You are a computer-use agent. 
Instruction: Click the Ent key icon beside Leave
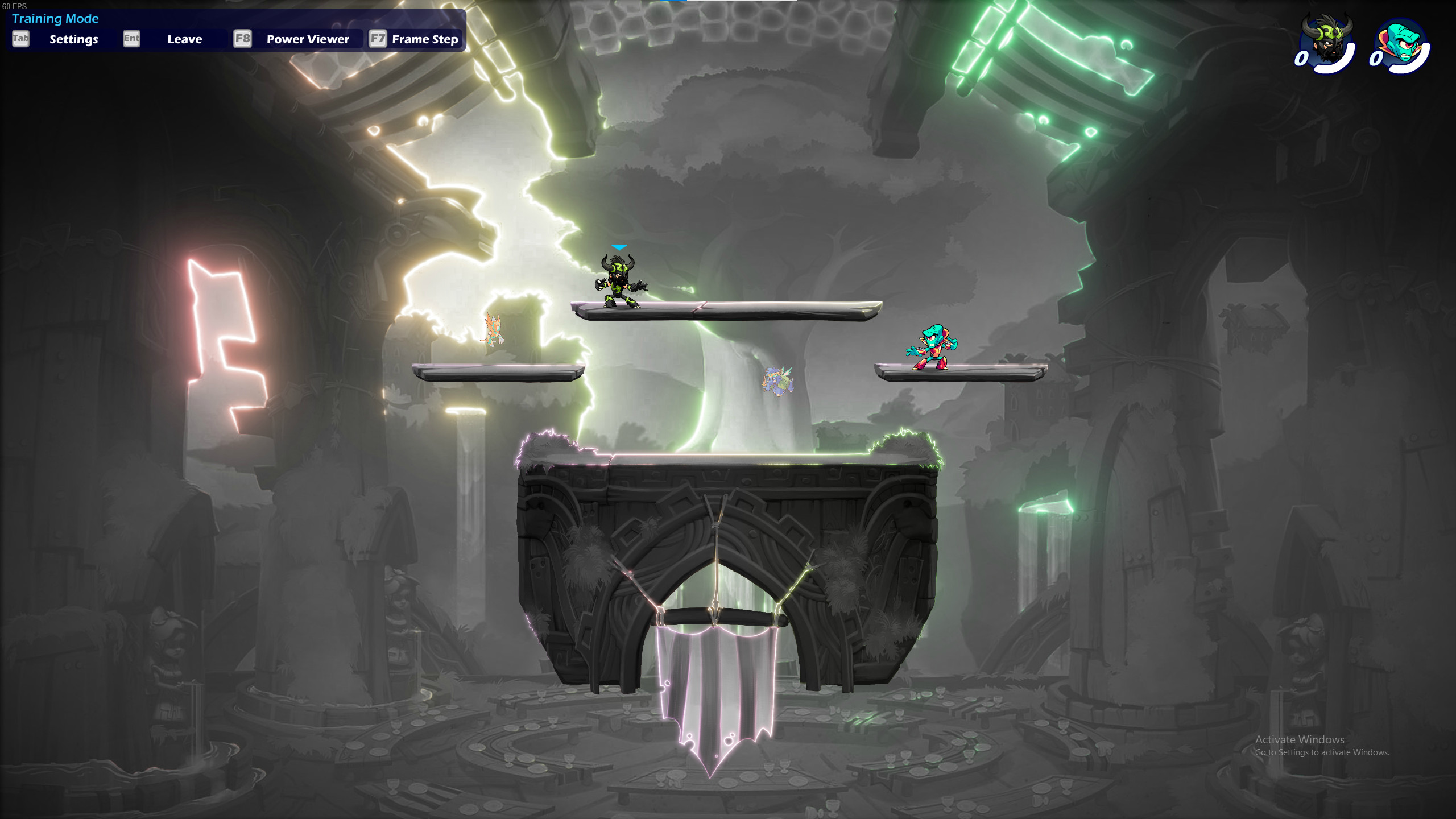coord(133,39)
